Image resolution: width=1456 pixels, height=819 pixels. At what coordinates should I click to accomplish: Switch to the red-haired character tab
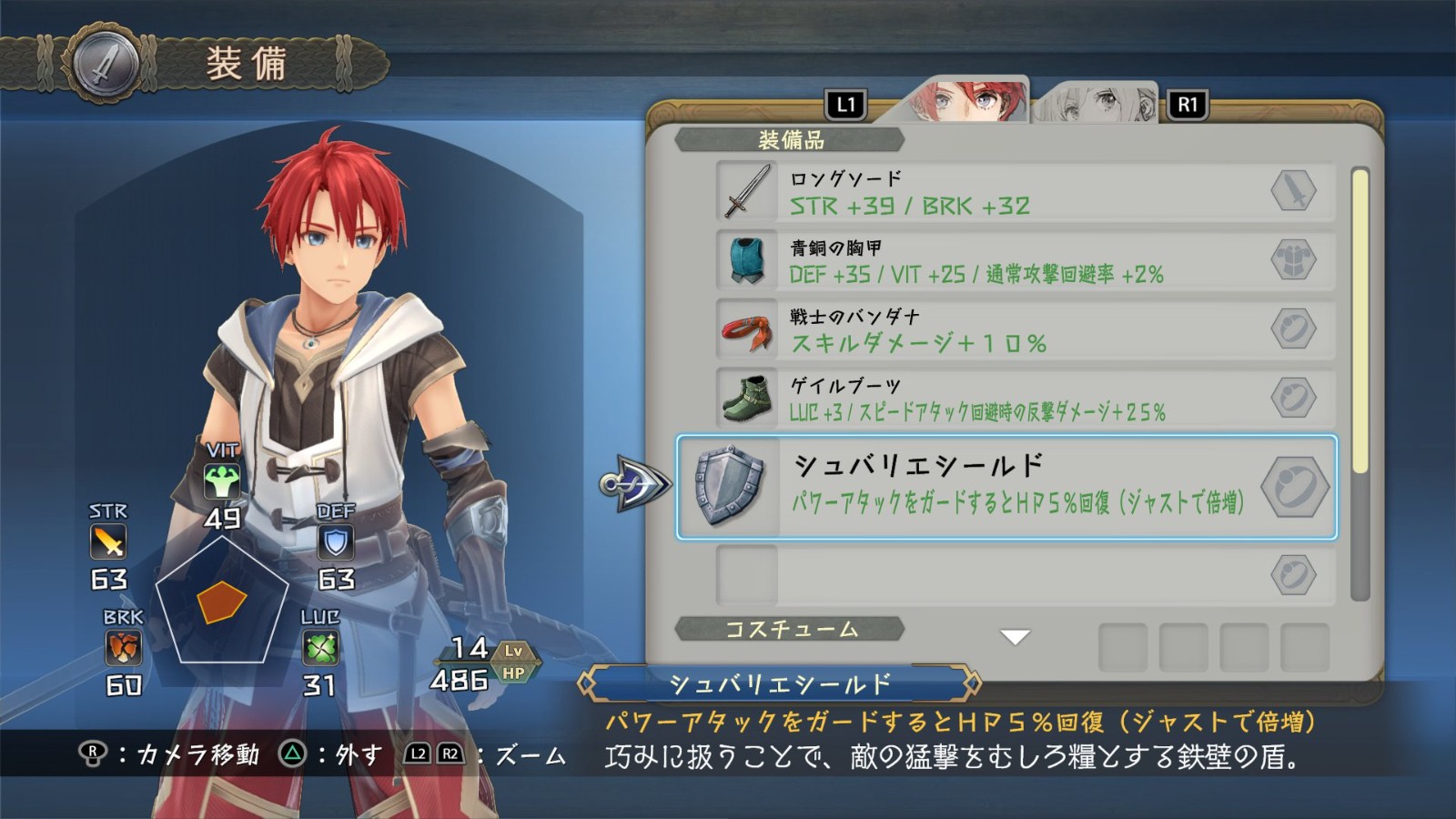(x=966, y=101)
